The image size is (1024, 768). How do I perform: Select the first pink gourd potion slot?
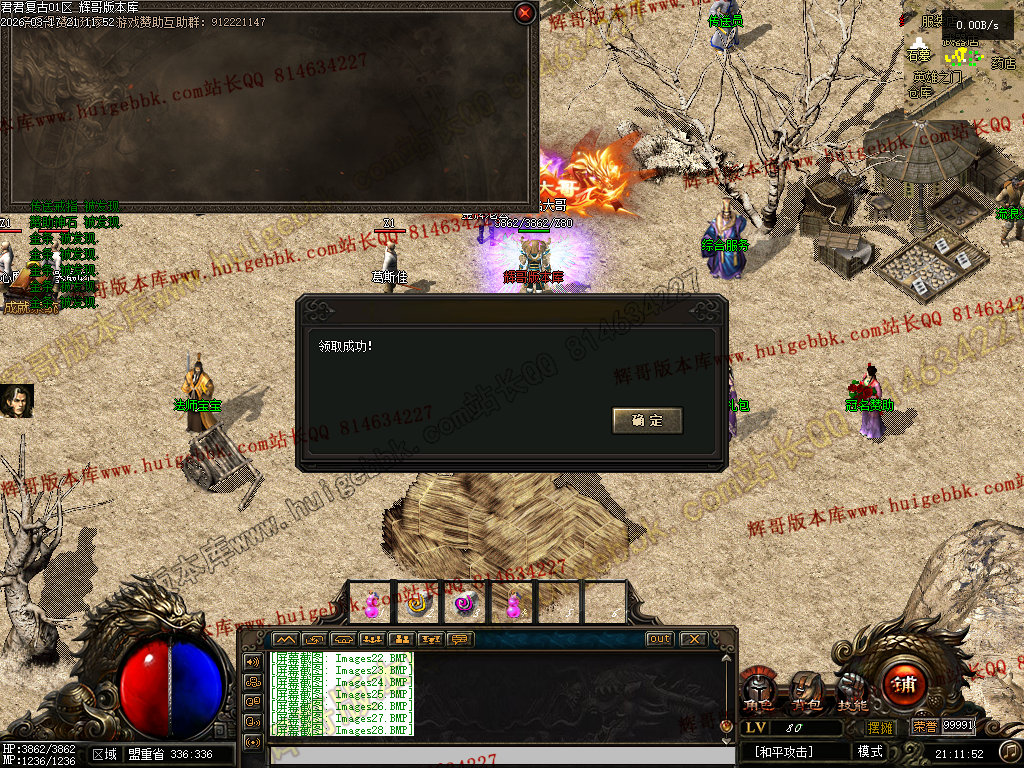(371, 604)
